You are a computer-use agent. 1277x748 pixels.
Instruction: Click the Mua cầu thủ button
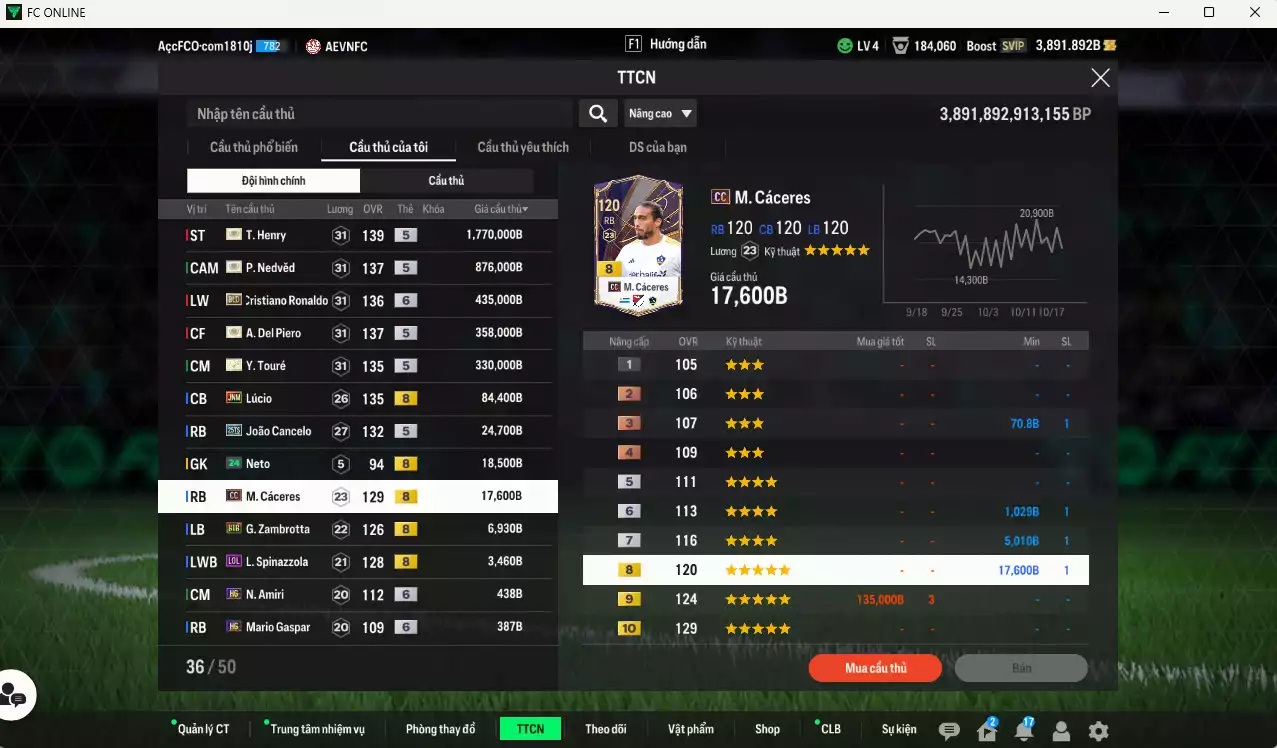875,668
